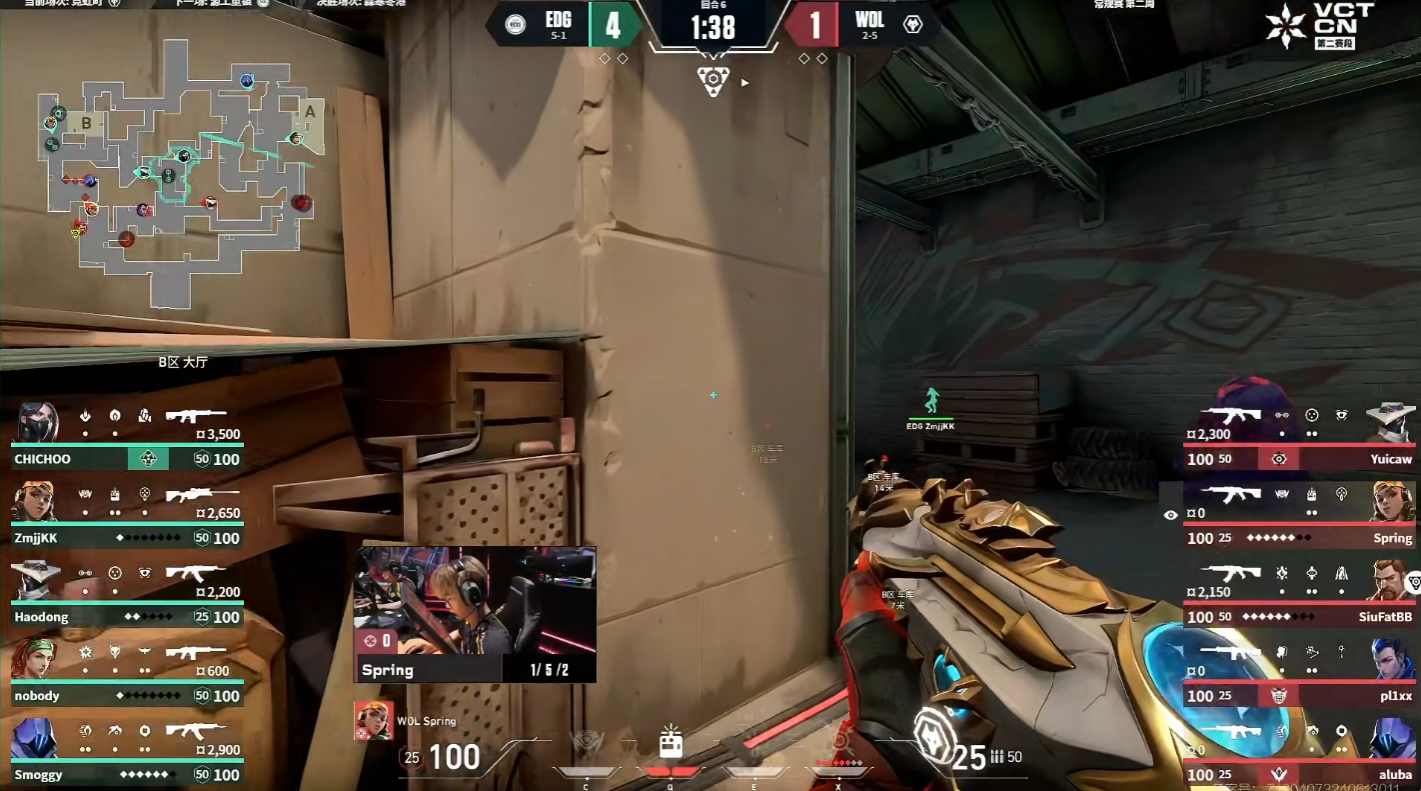Click CHICHOO's ultimate-ready icon
Screen dimensions: 1421x791
[x=148, y=459]
